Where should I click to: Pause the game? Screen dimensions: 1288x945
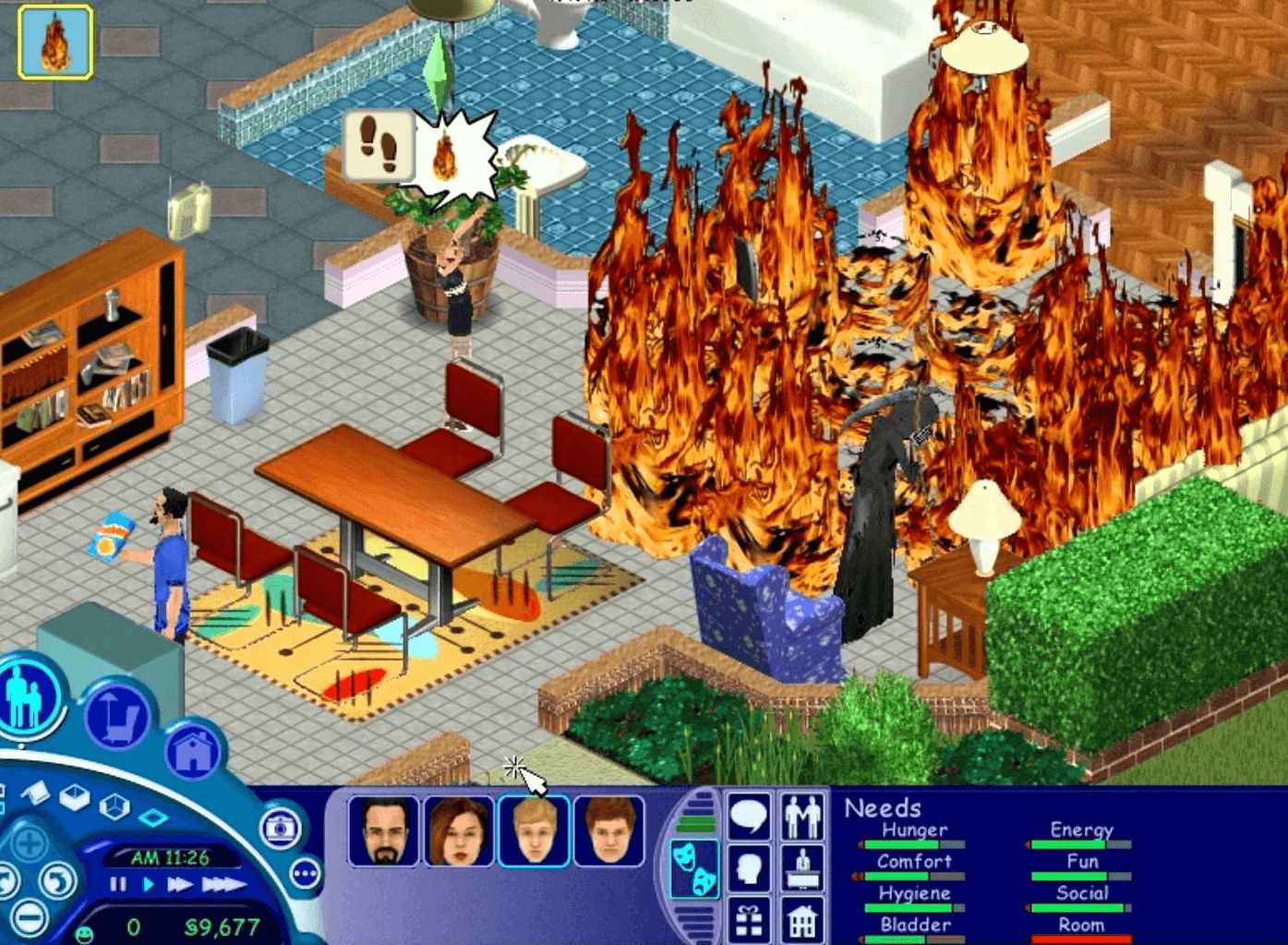pyautogui.click(x=118, y=884)
